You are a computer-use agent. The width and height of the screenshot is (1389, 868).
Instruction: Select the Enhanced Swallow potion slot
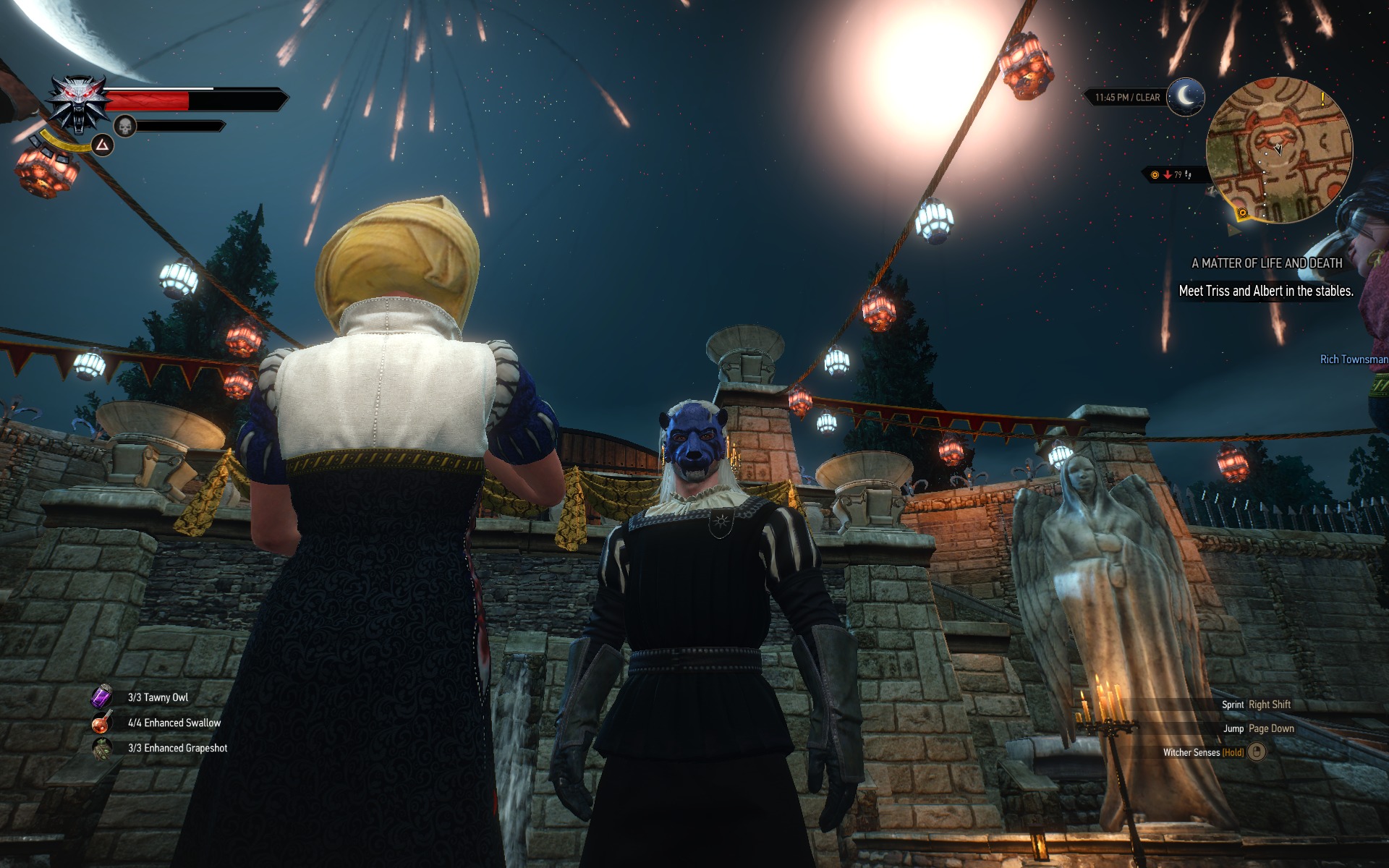[101, 722]
